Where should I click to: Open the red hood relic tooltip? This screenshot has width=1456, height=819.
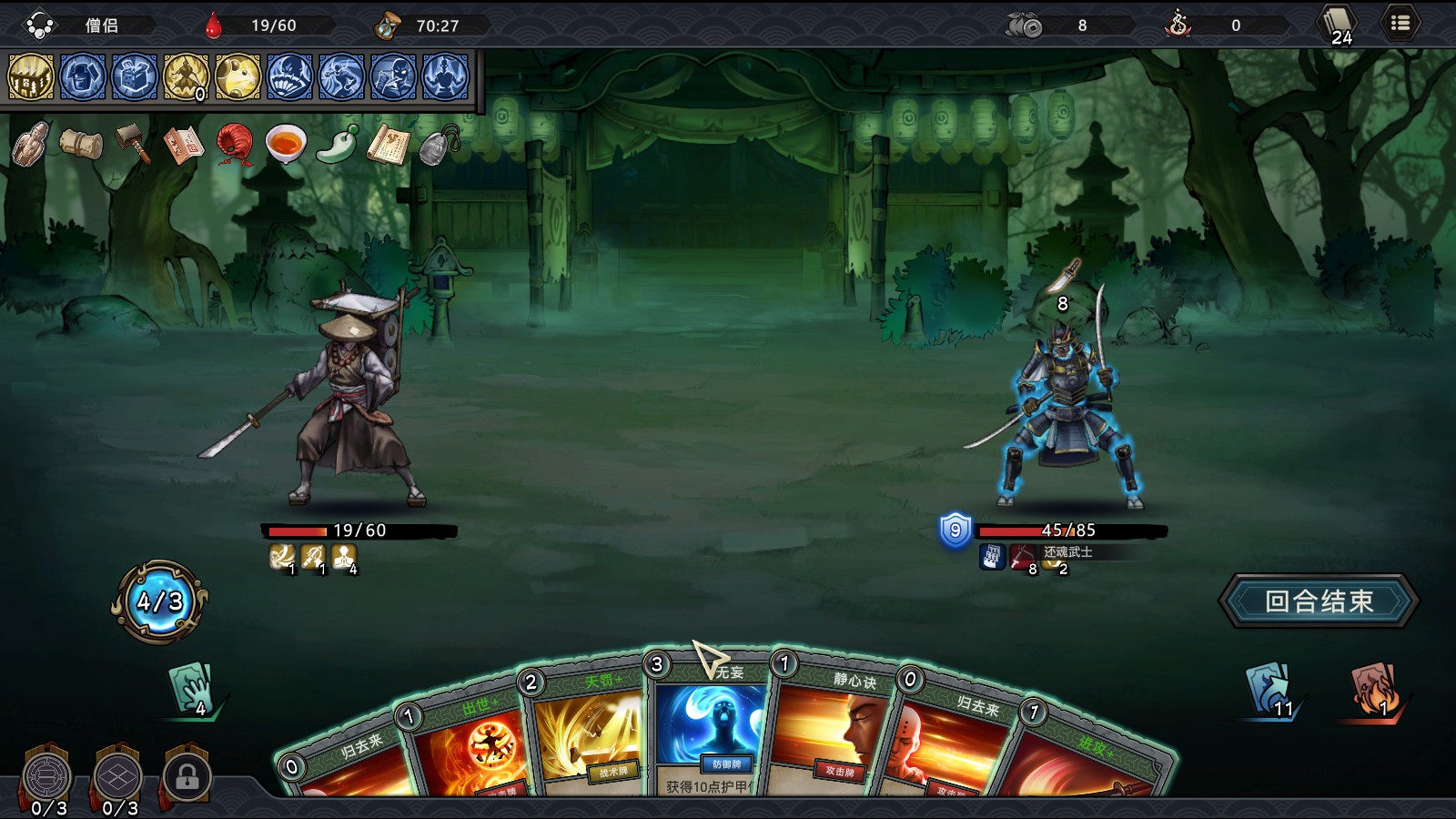(235, 146)
